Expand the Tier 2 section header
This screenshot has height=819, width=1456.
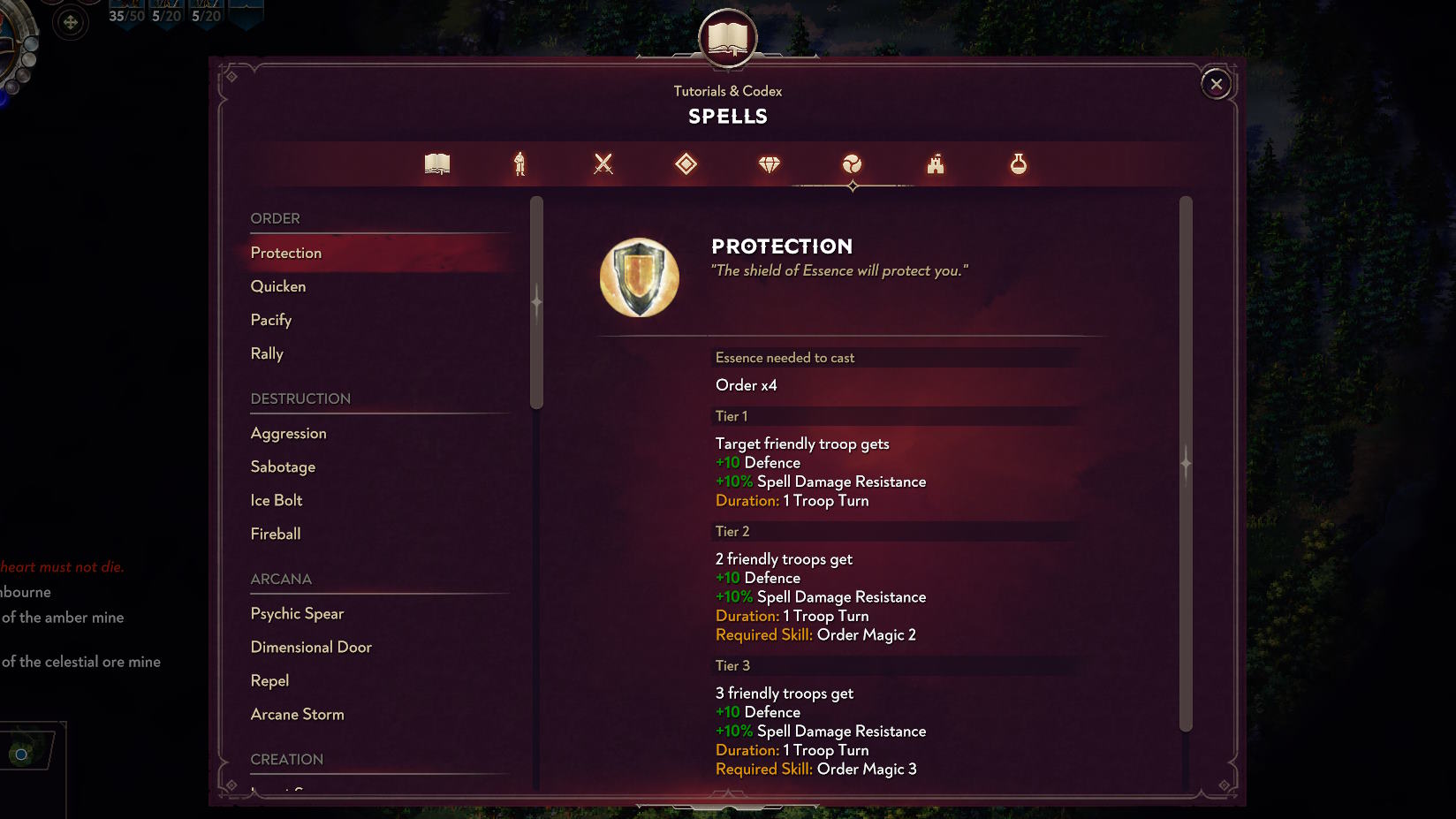[894, 531]
